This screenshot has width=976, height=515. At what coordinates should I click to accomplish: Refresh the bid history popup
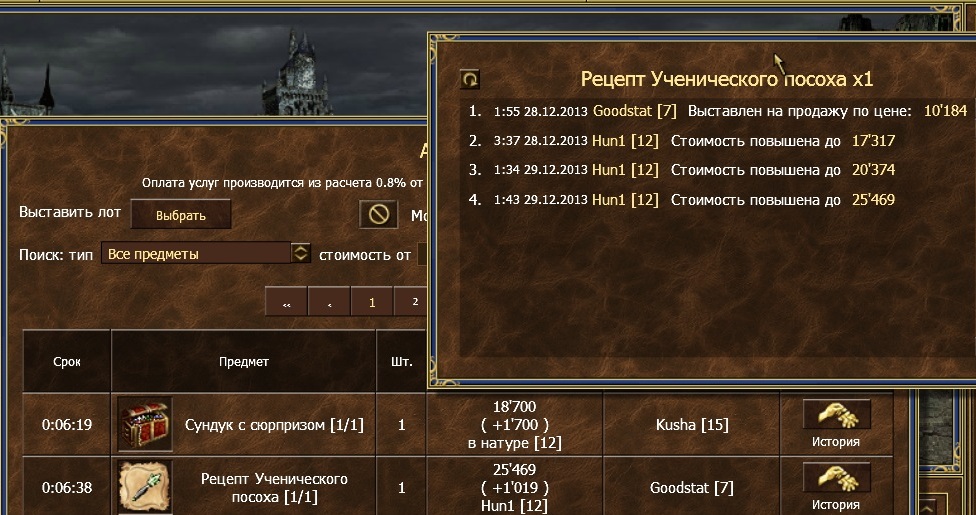point(469,79)
